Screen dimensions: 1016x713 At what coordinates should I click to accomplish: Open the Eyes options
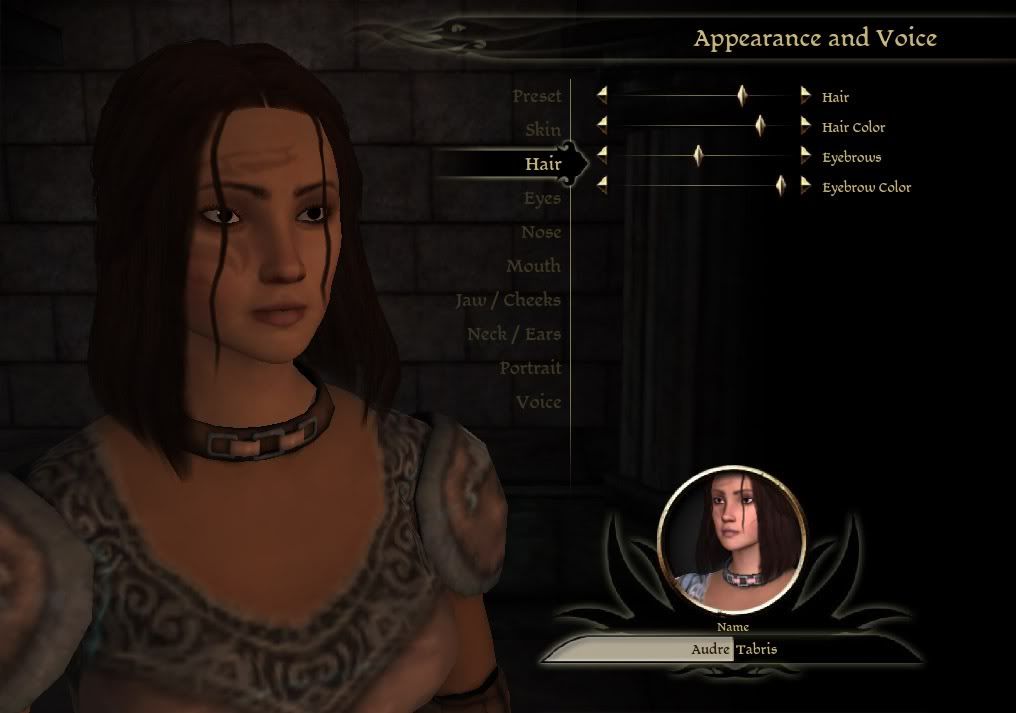pos(542,199)
